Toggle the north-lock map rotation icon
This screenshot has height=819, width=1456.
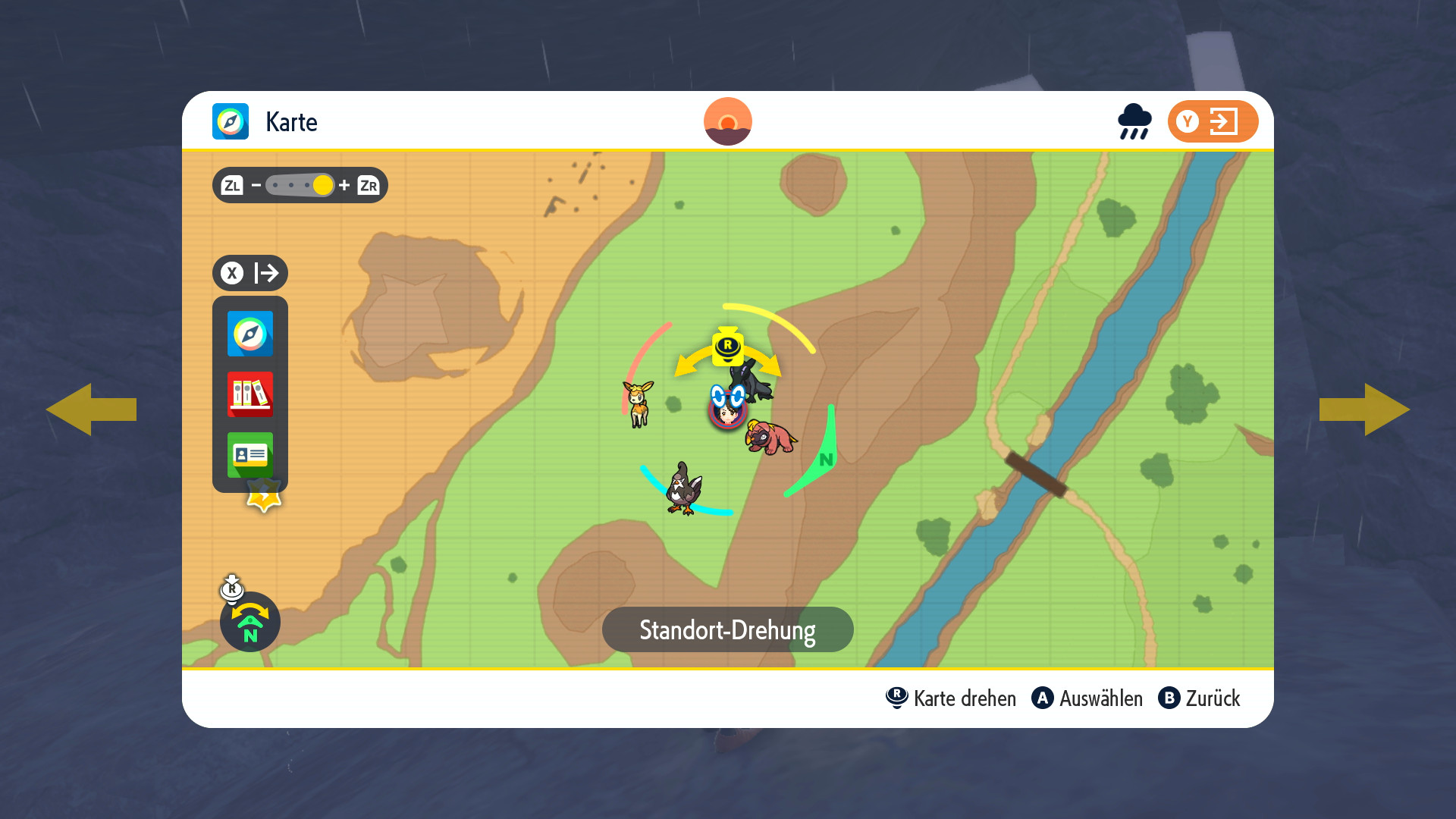coord(250,622)
